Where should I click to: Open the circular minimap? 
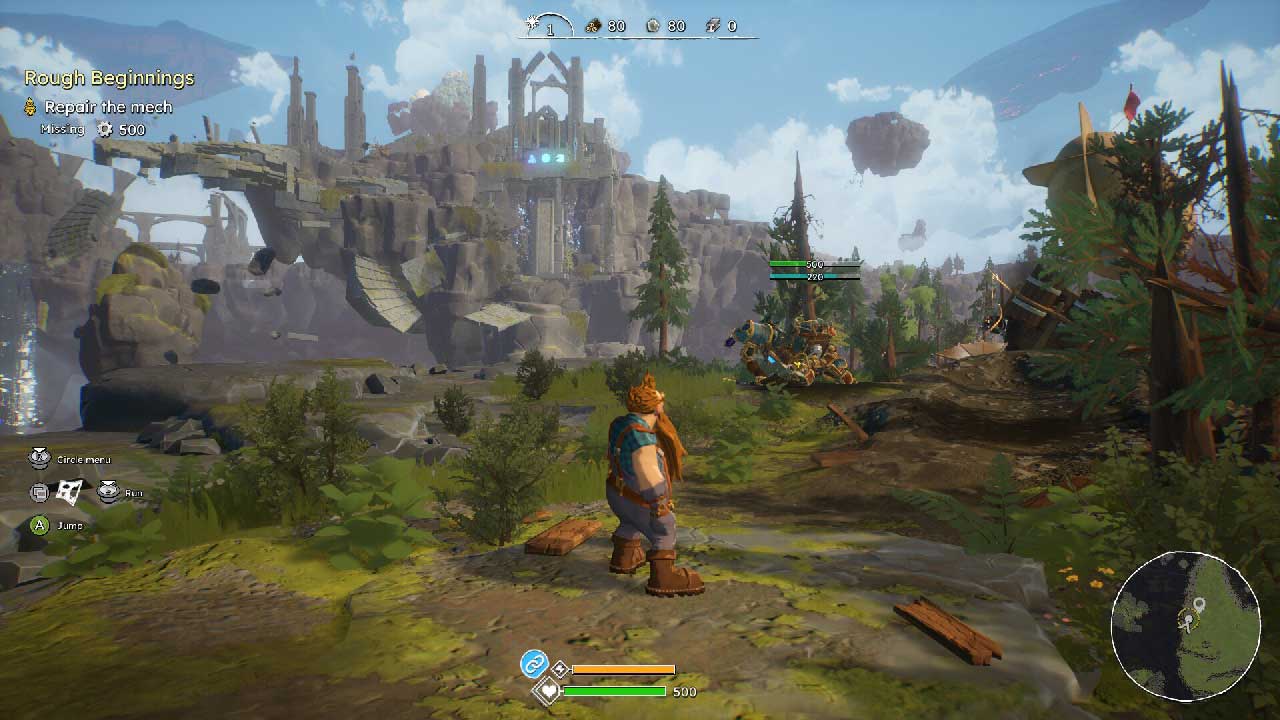tap(1185, 625)
